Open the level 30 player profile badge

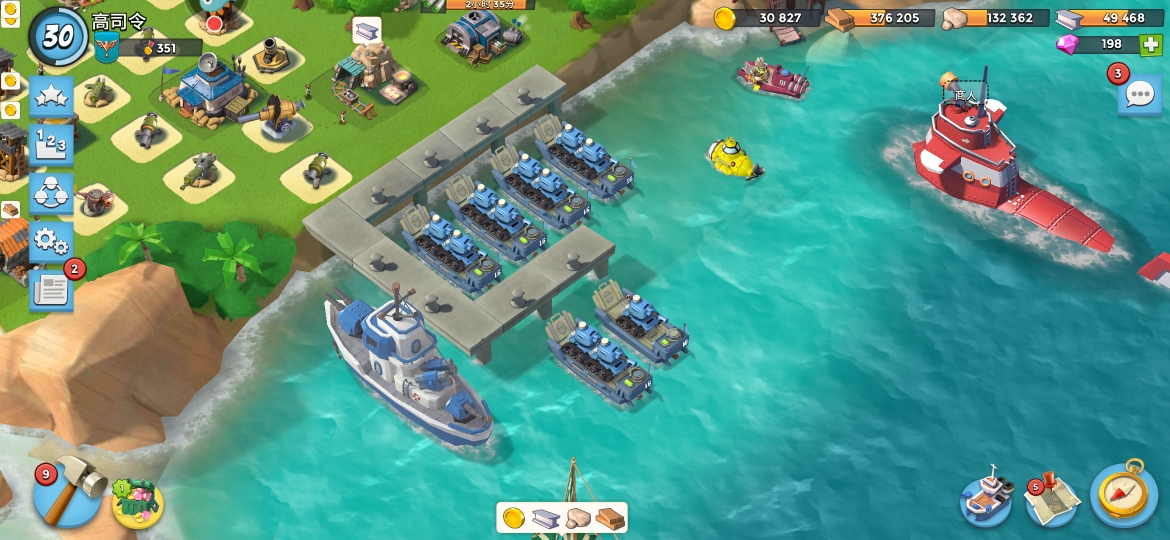(x=58, y=36)
